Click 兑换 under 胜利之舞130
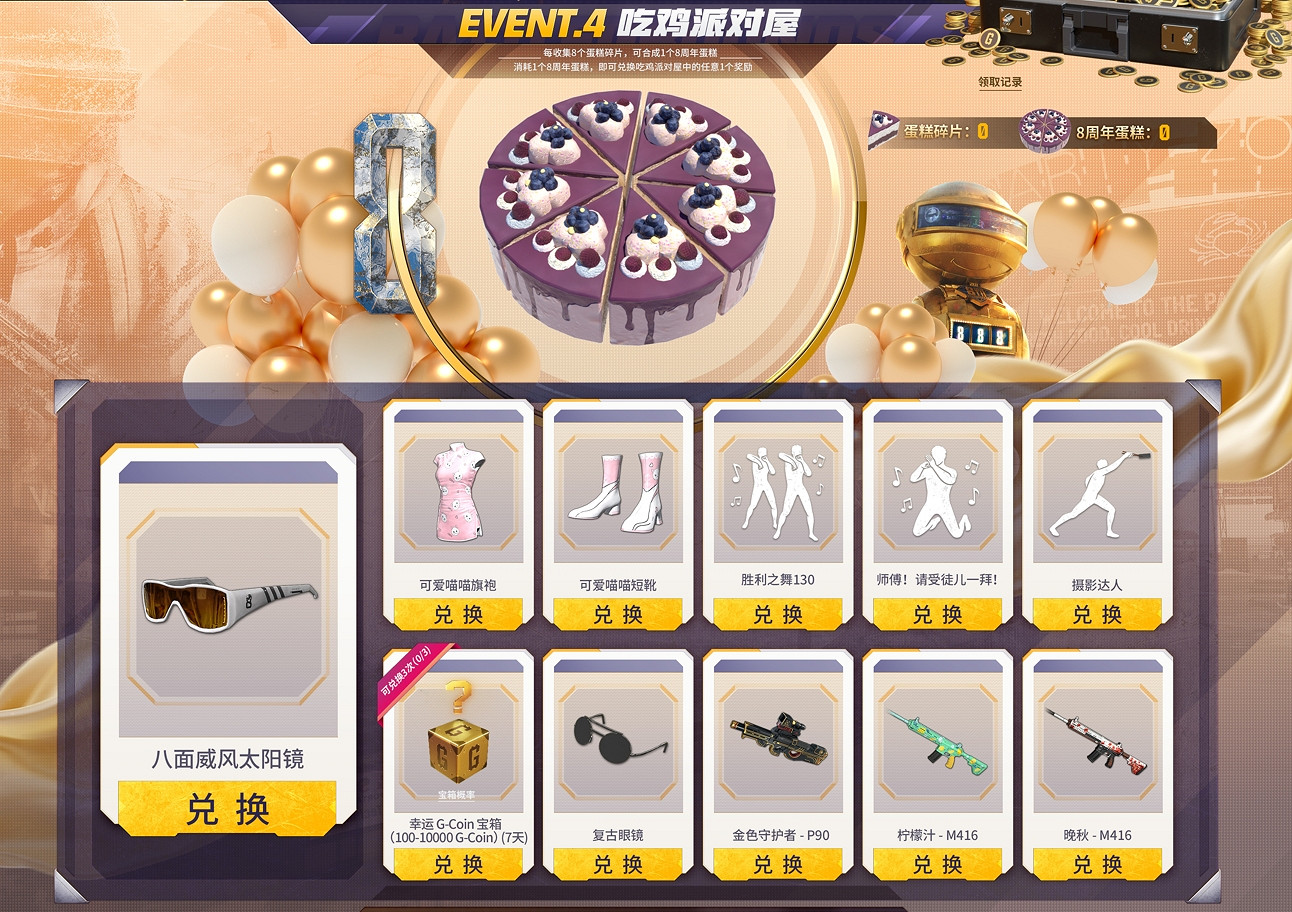1292x912 pixels. (x=778, y=615)
